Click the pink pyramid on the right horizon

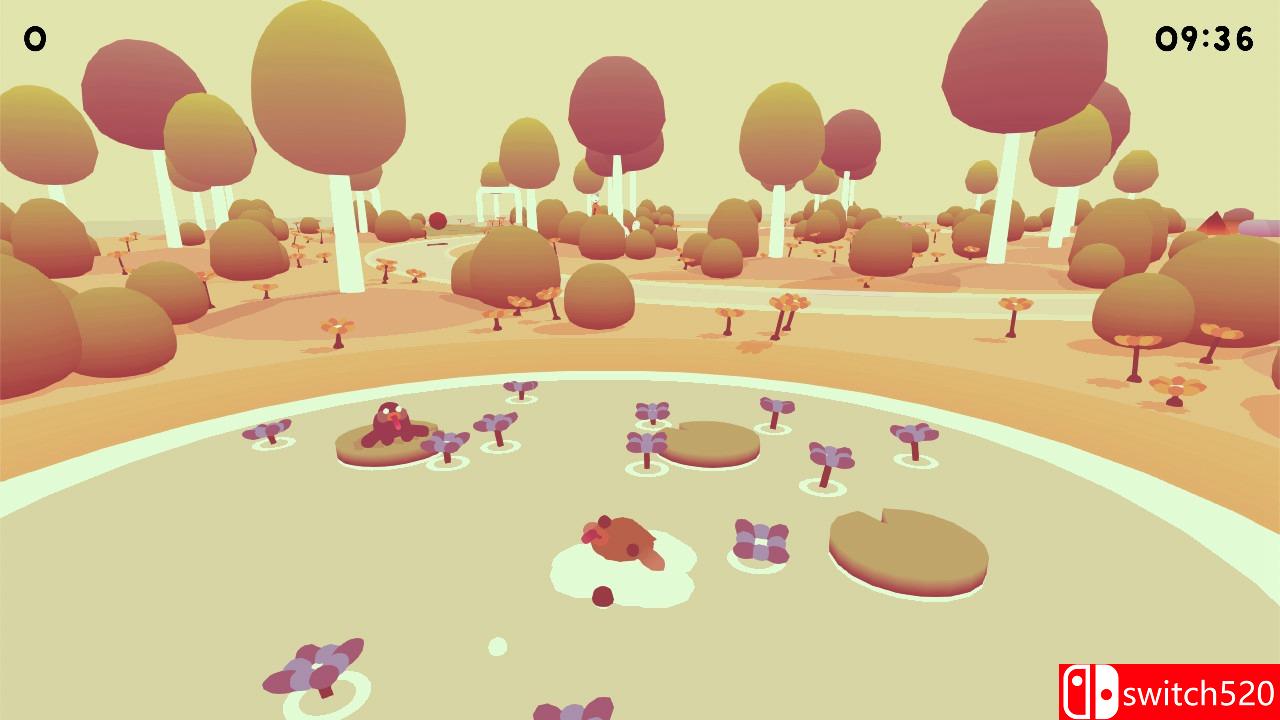point(1214,222)
